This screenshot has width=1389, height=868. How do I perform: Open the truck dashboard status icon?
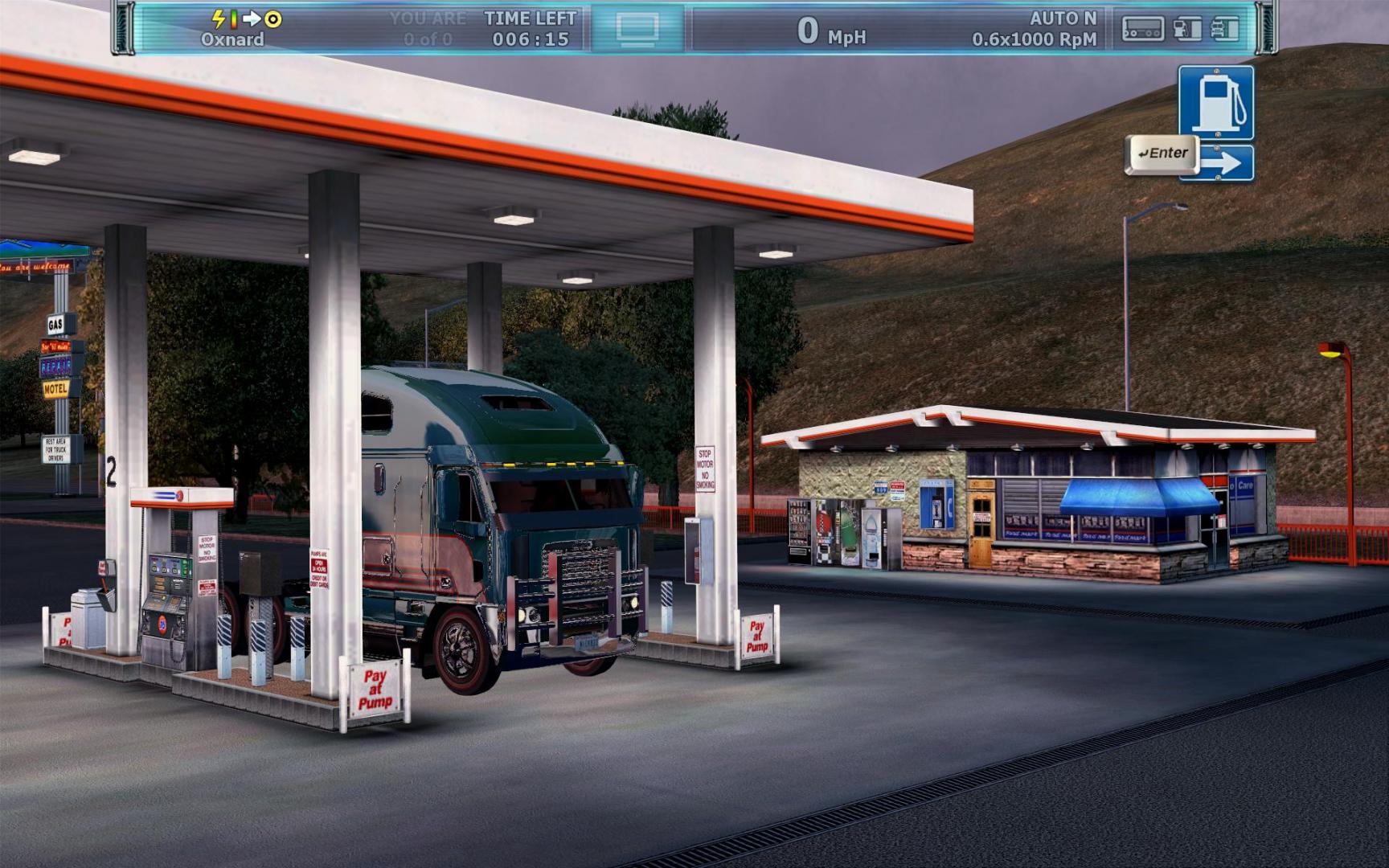pyautogui.click(x=1142, y=28)
